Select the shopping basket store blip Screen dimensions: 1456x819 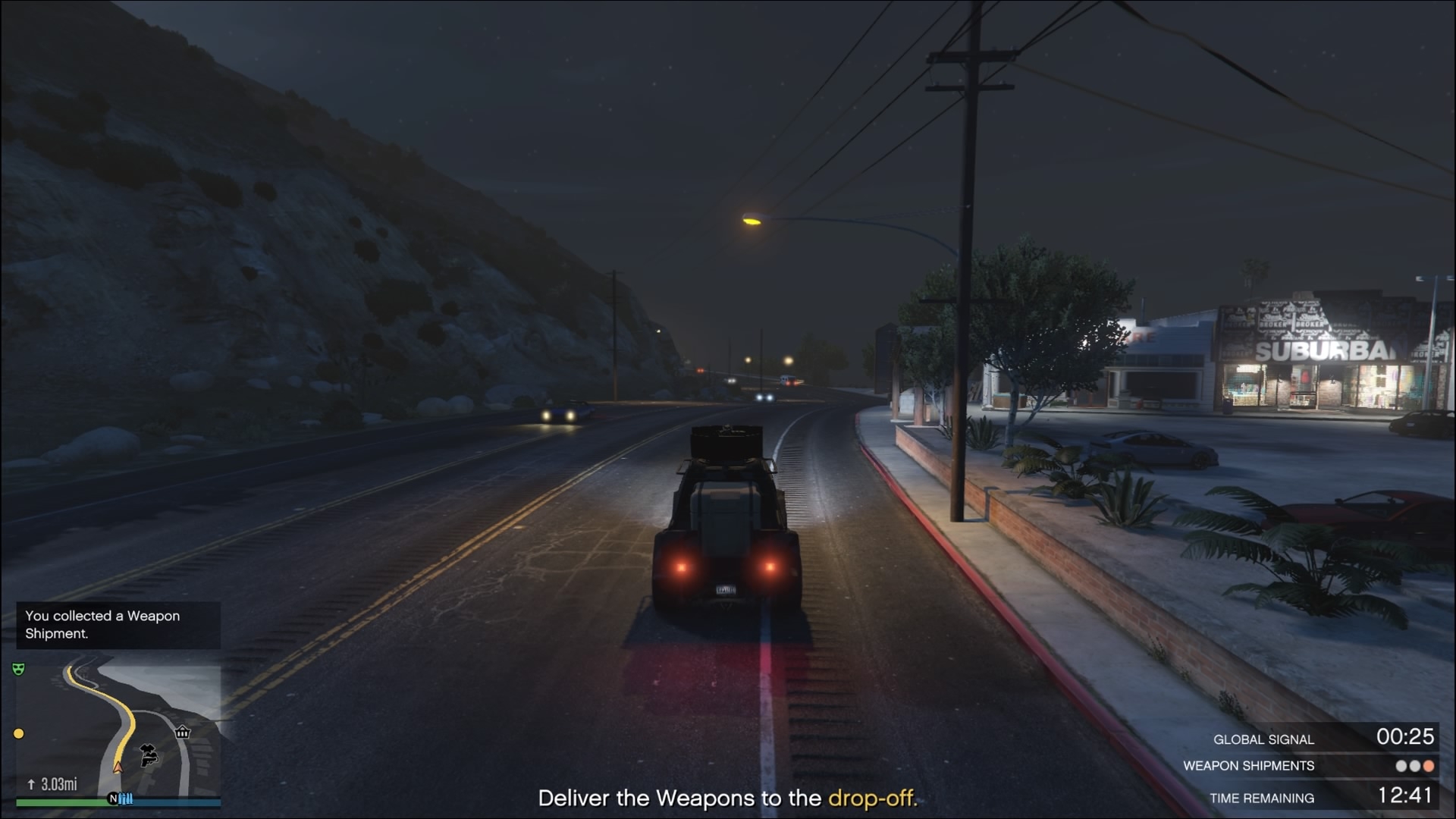pos(182,732)
